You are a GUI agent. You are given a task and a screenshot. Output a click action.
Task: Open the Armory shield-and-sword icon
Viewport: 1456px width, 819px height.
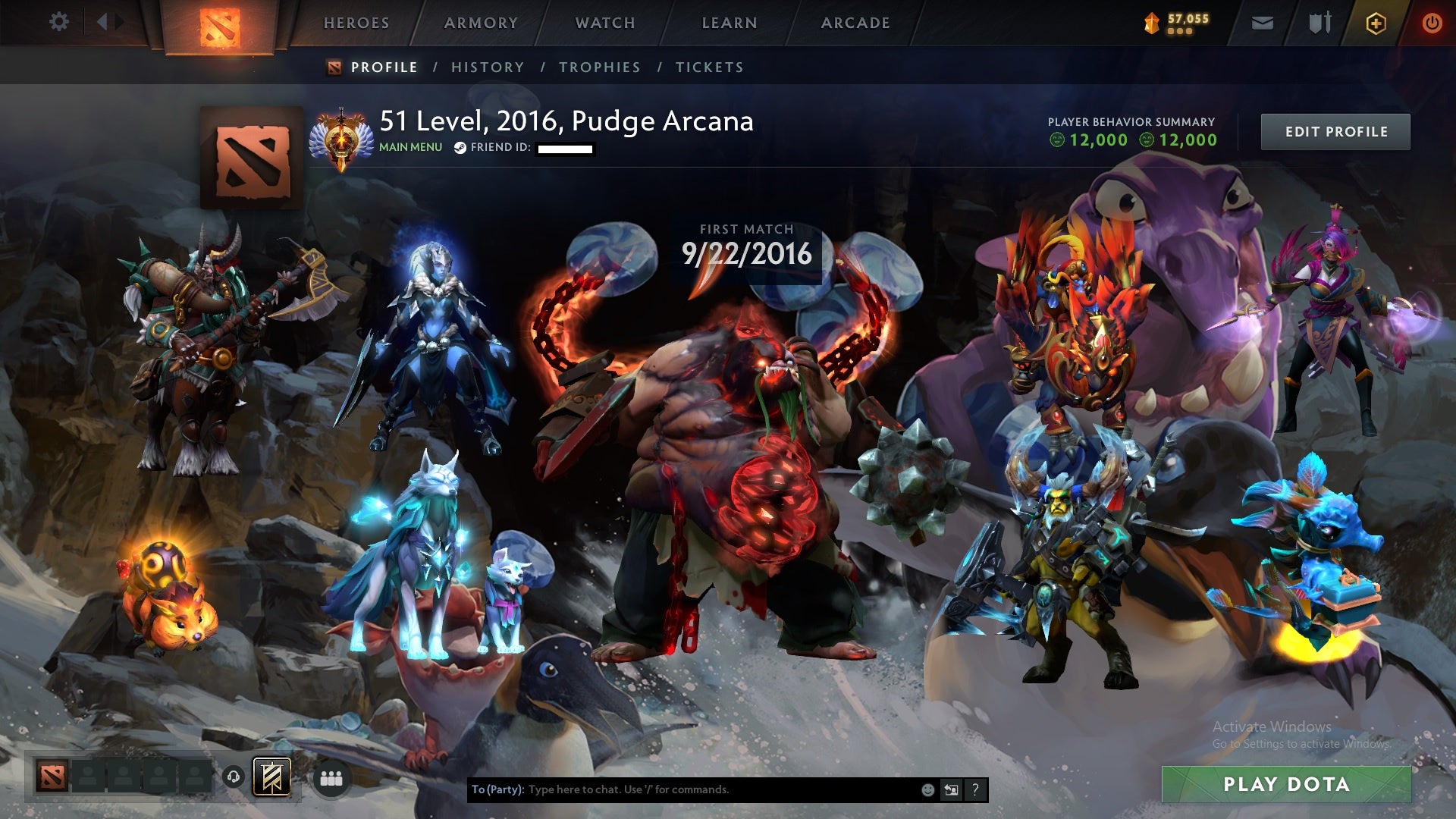click(x=1319, y=22)
